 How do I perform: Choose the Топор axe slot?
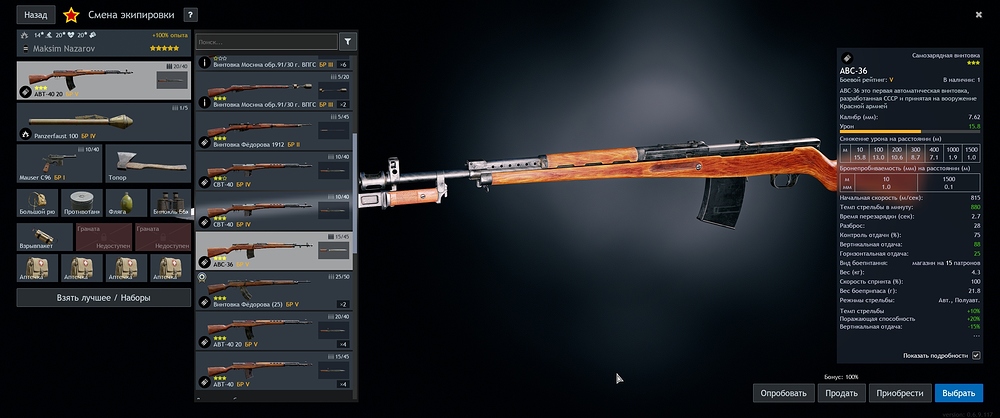146,163
